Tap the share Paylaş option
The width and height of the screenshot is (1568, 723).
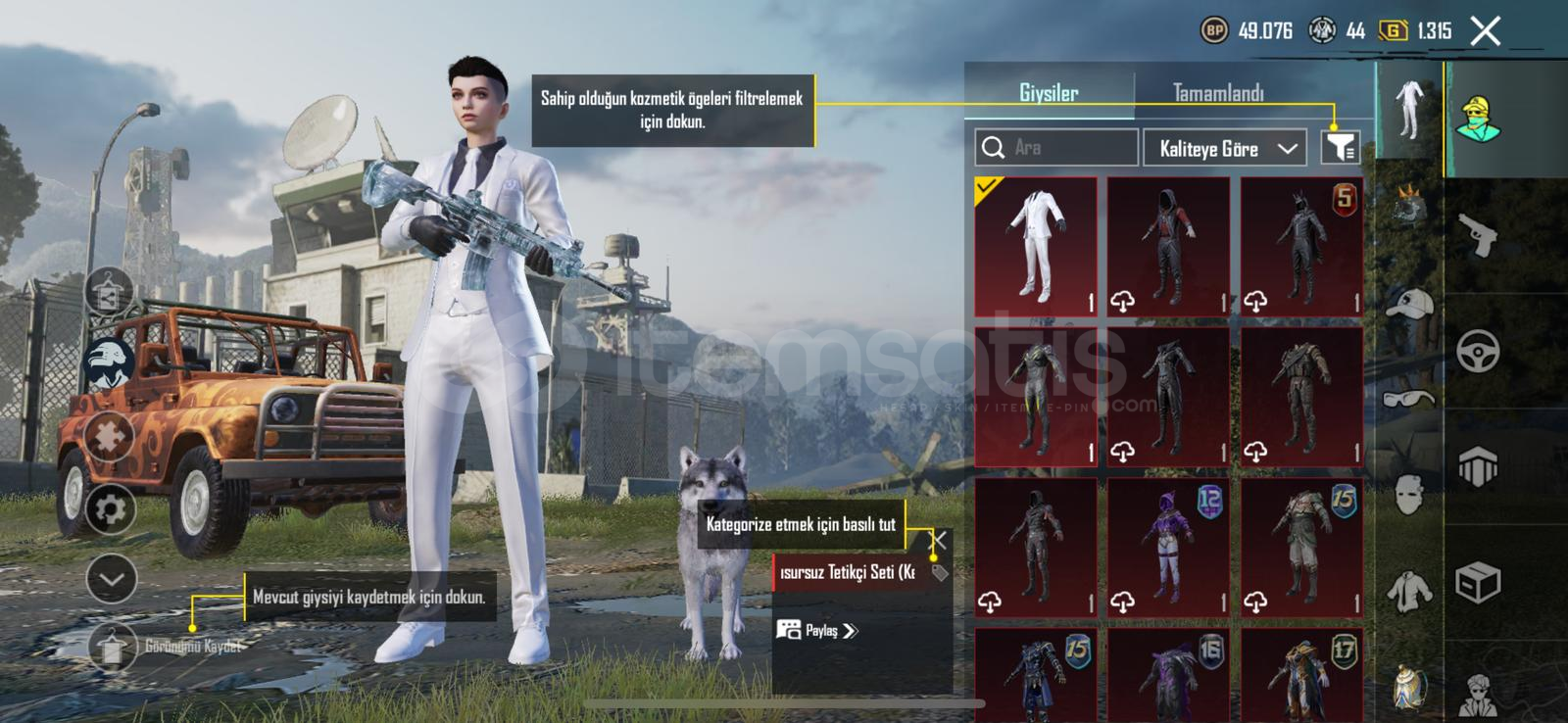(819, 632)
